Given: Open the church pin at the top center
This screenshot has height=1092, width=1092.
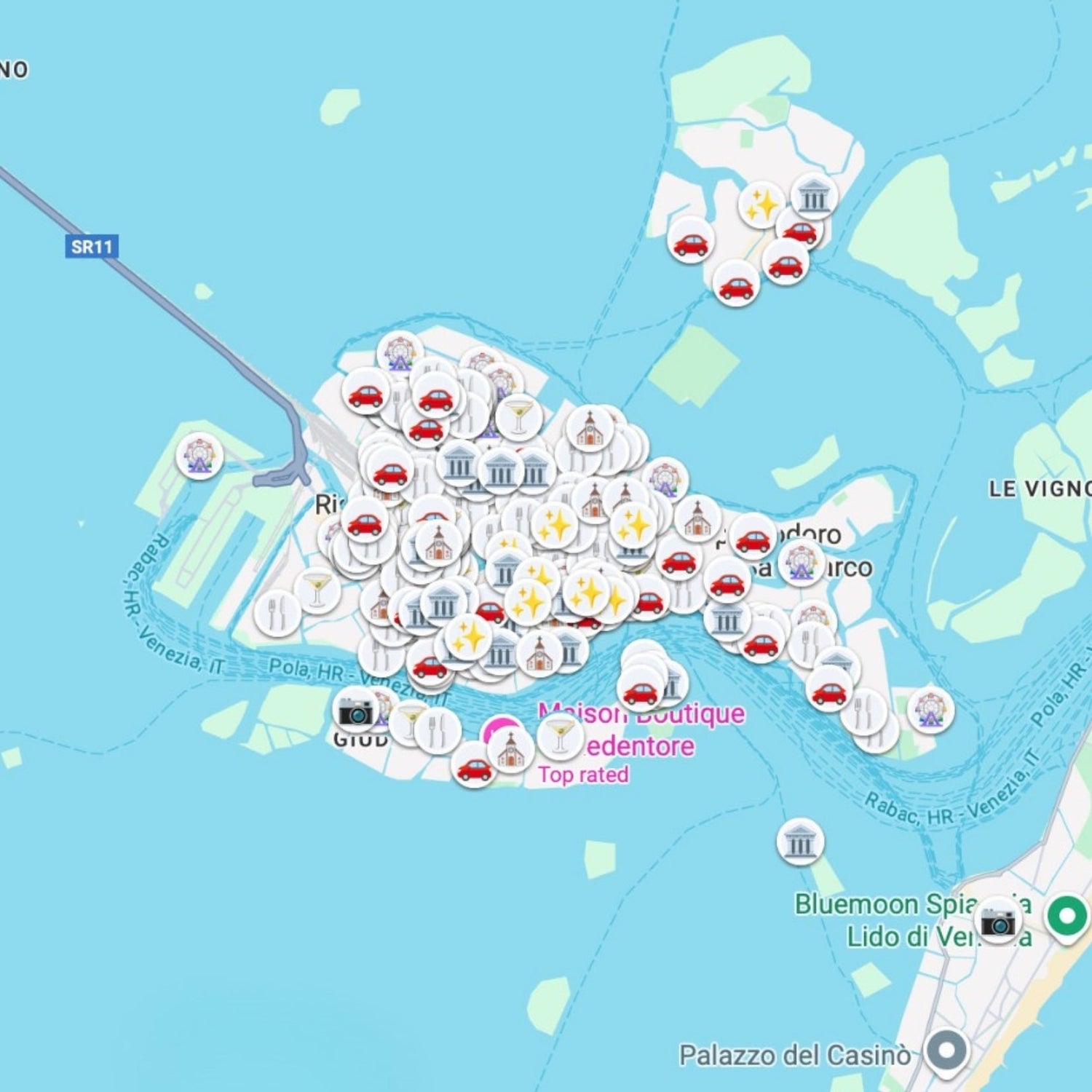Looking at the screenshot, I should pyautogui.click(x=588, y=430).
